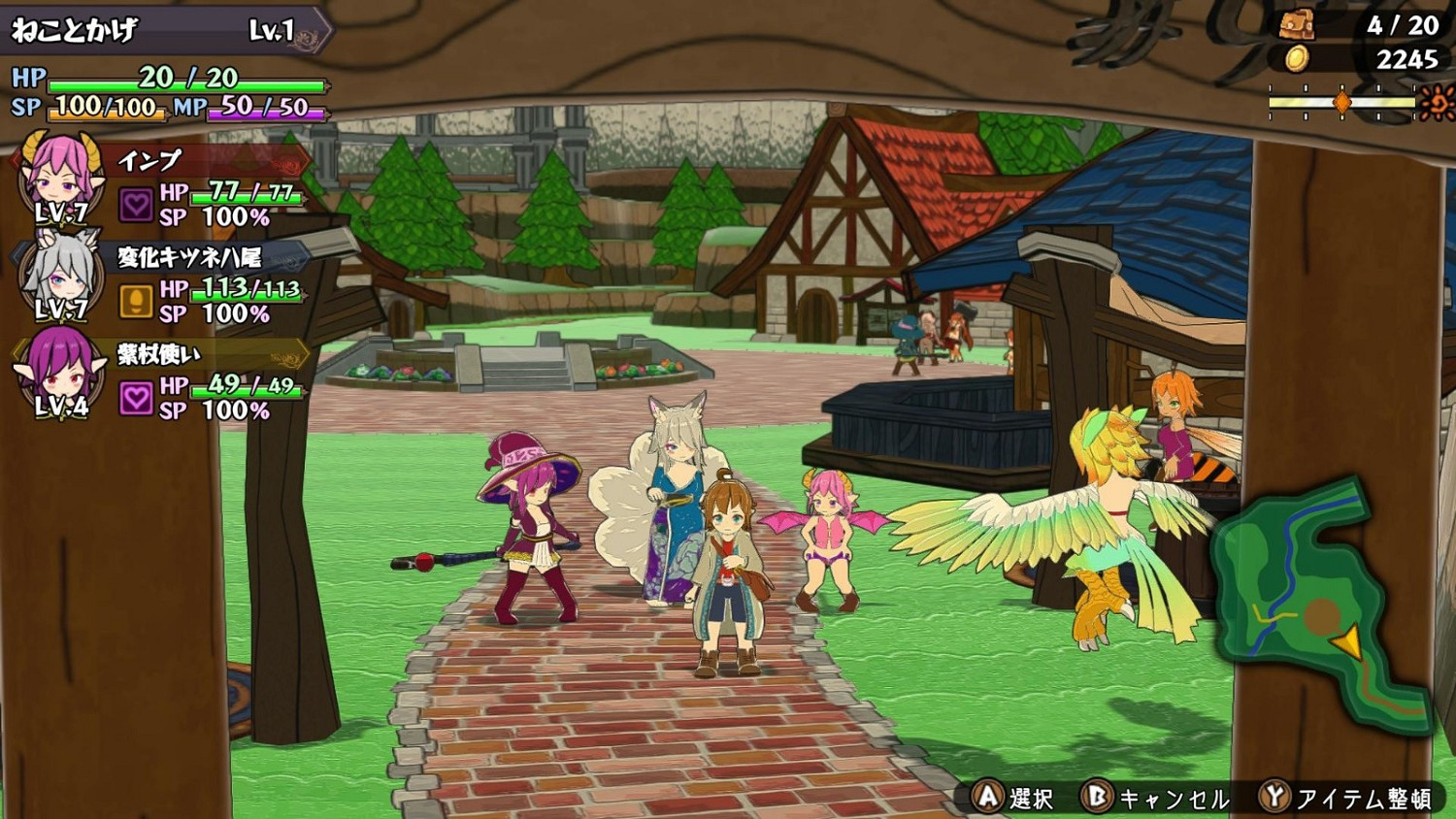The image size is (1456, 819).
Task: Click the Imp's red name banner header
Action: pyautogui.click(x=204, y=162)
